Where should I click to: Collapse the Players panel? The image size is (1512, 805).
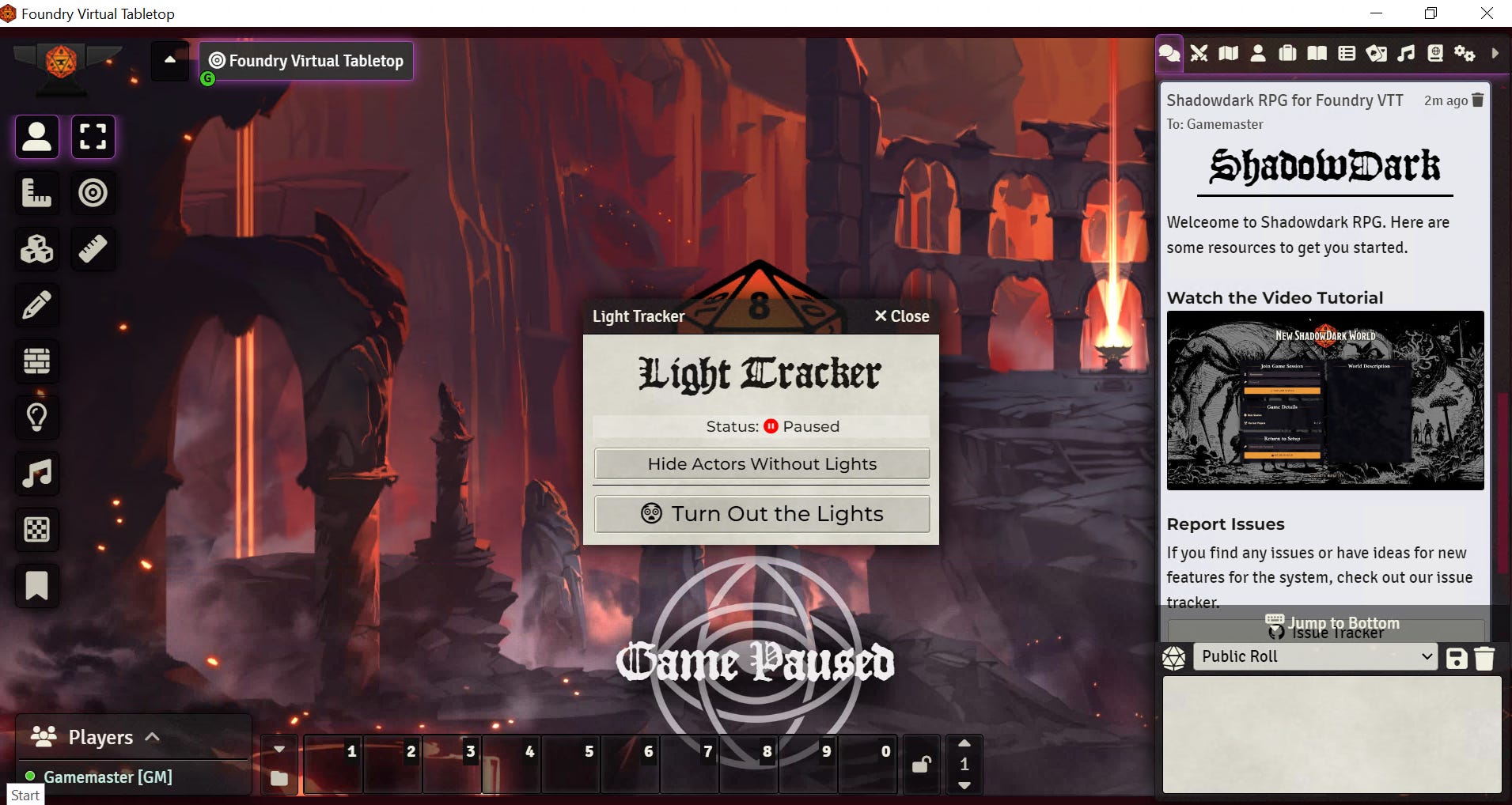coord(150,736)
